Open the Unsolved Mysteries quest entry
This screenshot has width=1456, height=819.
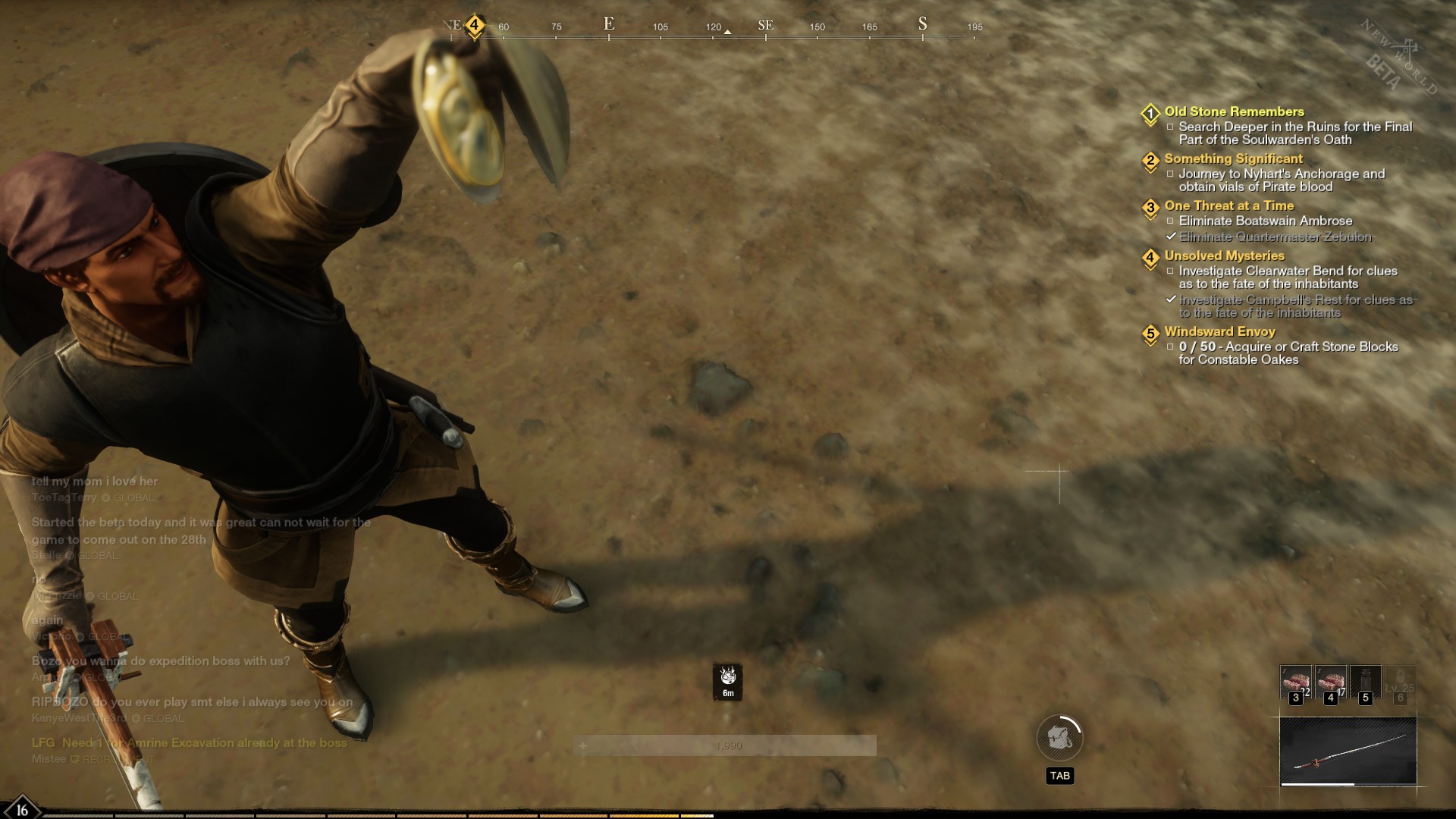pyautogui.click(x=1224, y=256)
